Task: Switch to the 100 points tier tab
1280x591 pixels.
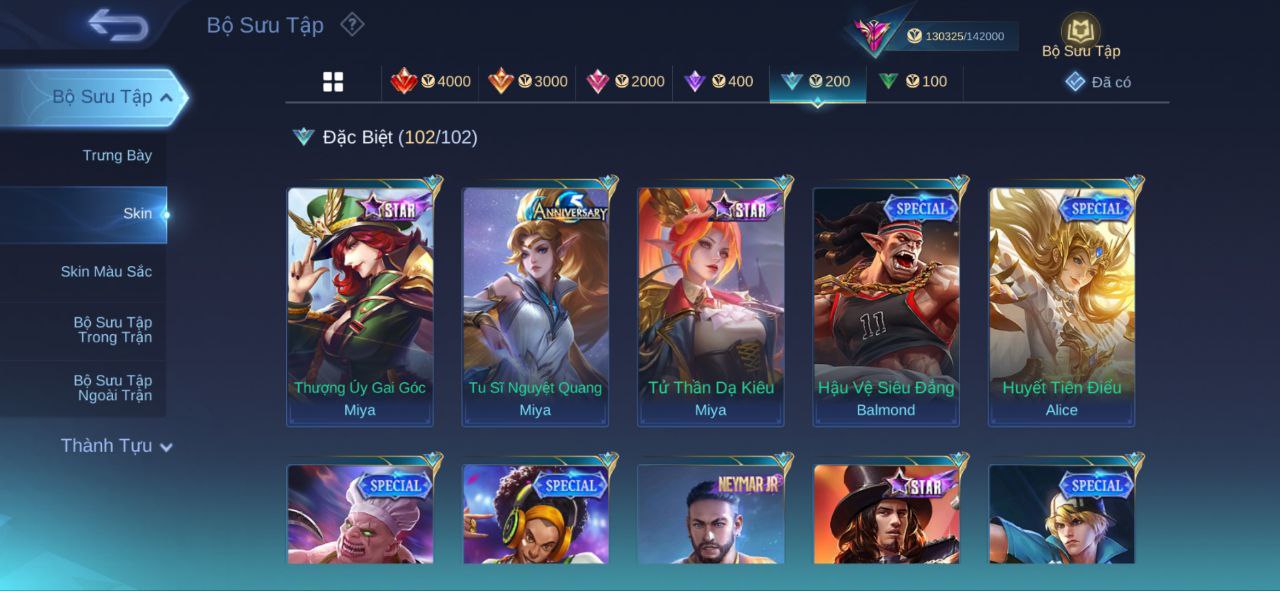Action: [x=913, y=82]
